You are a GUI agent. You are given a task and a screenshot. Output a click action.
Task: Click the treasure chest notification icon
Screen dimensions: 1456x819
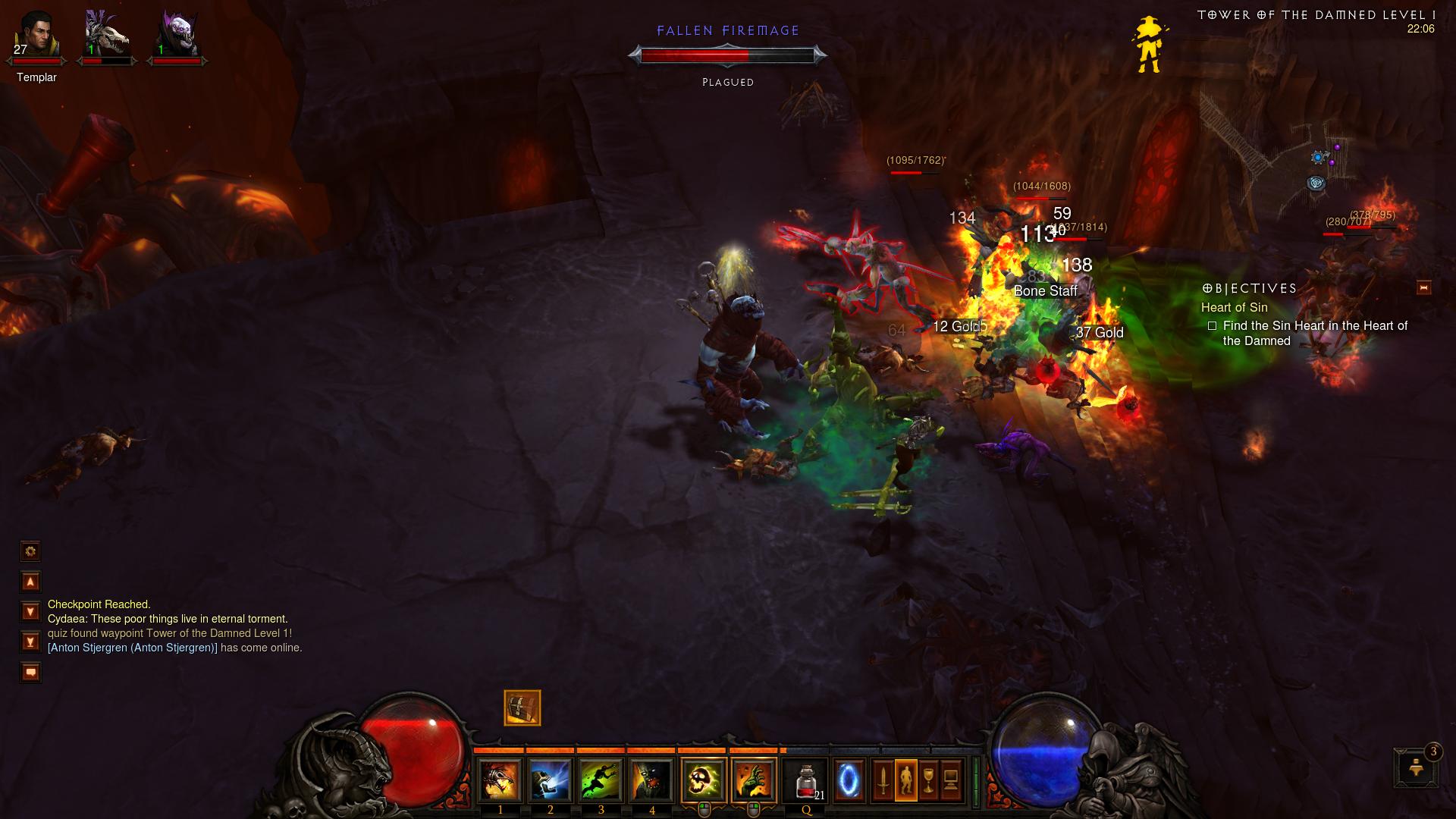(522, 708)
